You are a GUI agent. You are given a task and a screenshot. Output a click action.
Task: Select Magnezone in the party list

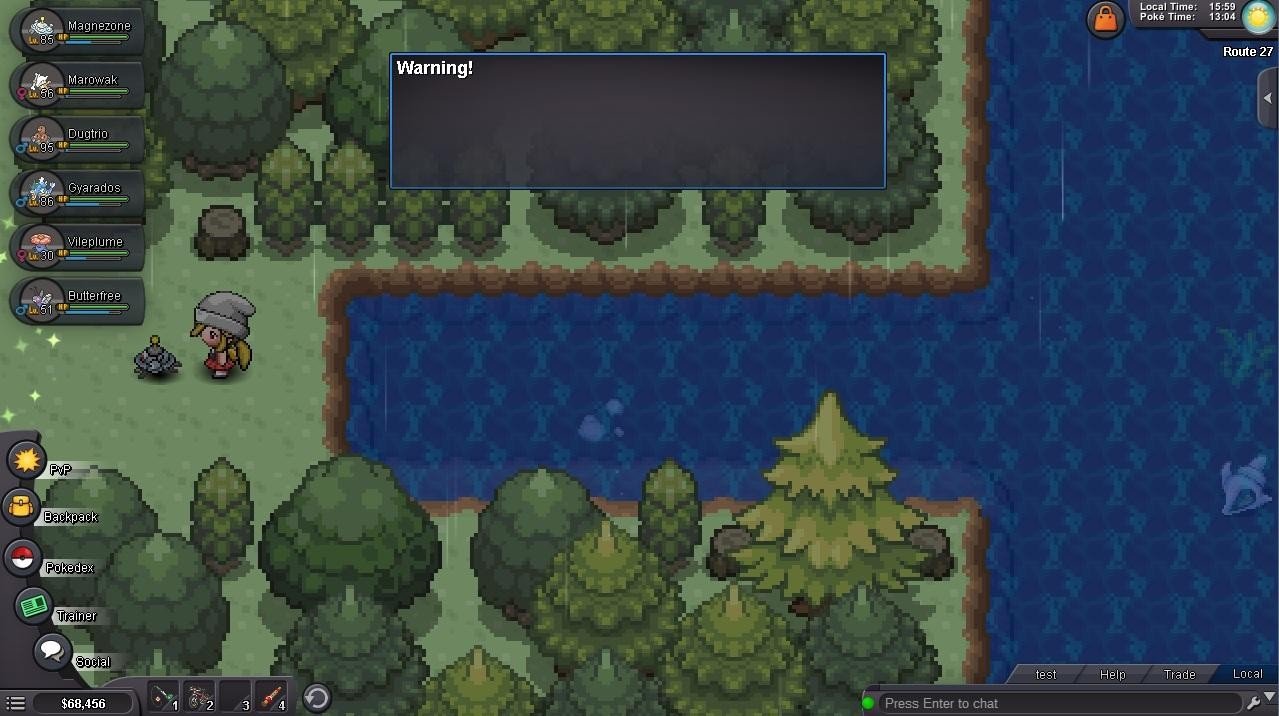point(78,31)
